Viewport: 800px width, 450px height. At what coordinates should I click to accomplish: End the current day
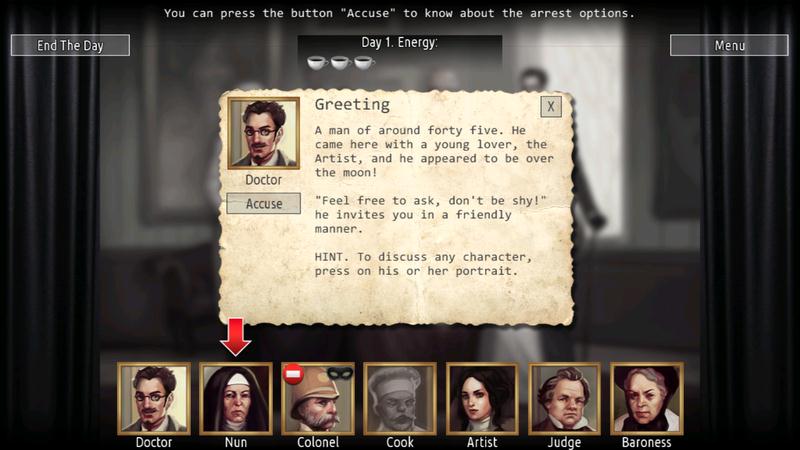tap(70, 45)
